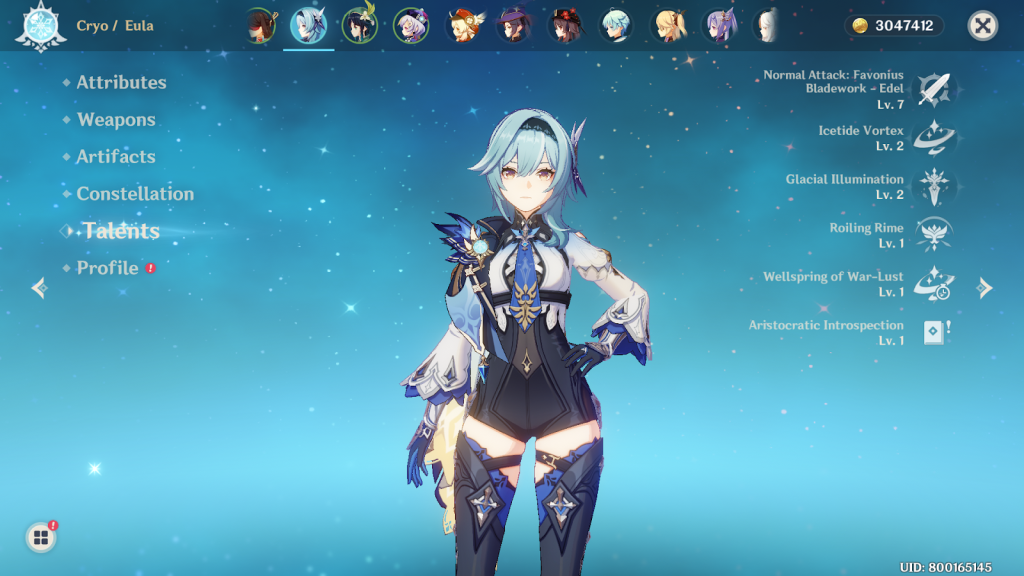View the Aristocratic Introspection talent
The width and height of the screenshot is (1024, 576).
tap(936, 332)
